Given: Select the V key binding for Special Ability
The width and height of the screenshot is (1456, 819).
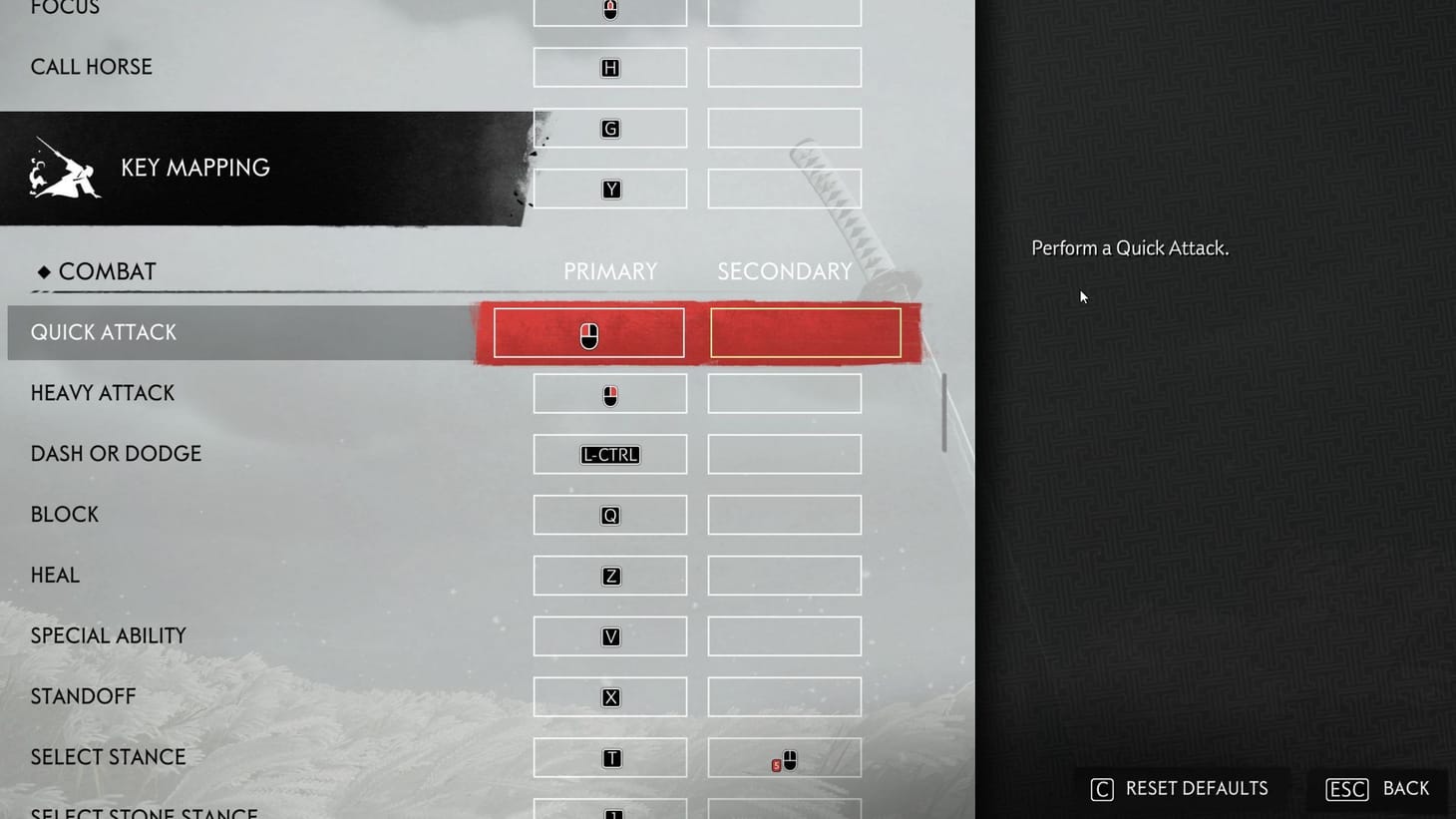Looking at the screenshot, I should (x=609, y=635).
